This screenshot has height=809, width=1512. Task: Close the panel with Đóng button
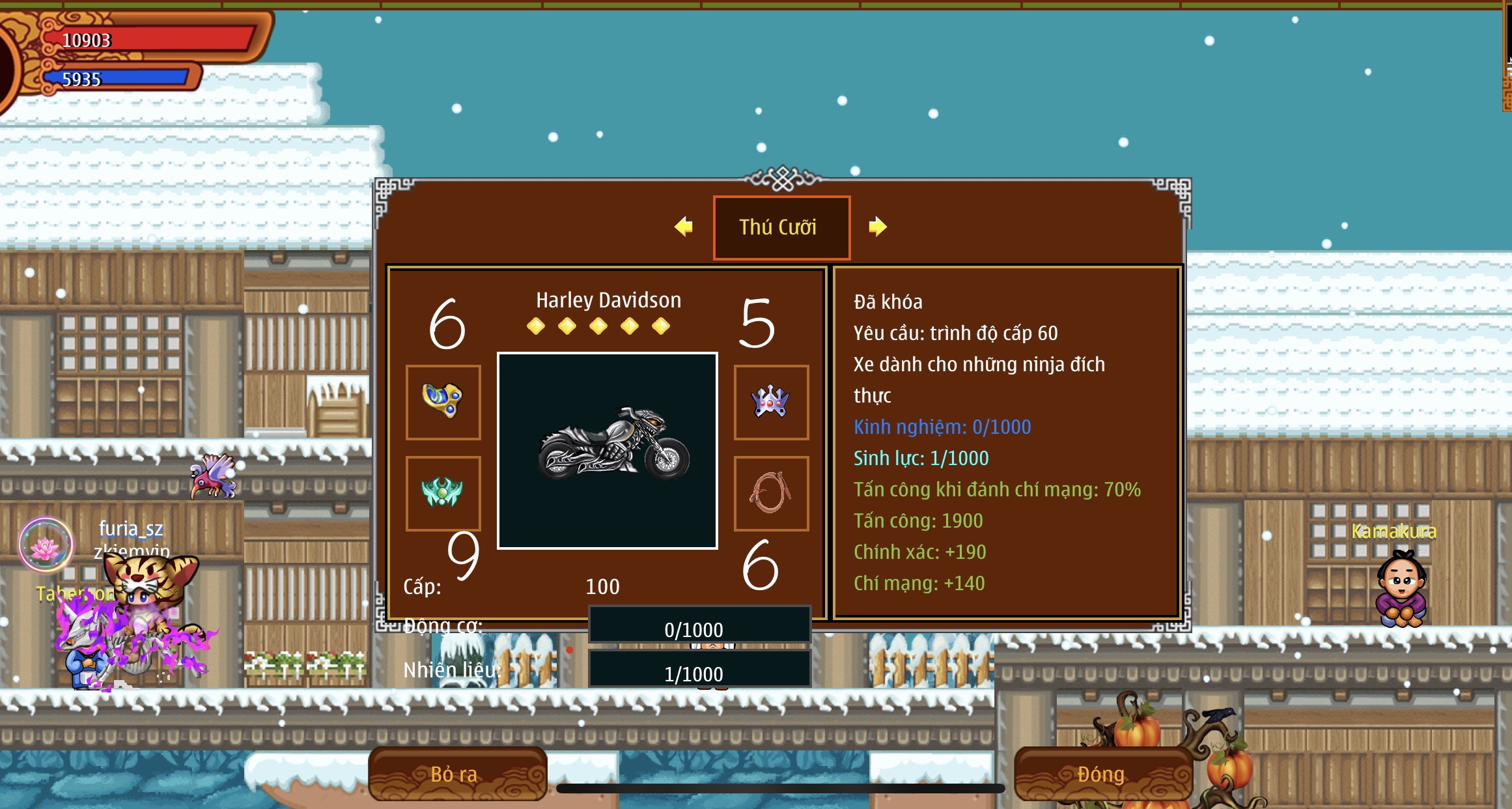click(1102, 774)
